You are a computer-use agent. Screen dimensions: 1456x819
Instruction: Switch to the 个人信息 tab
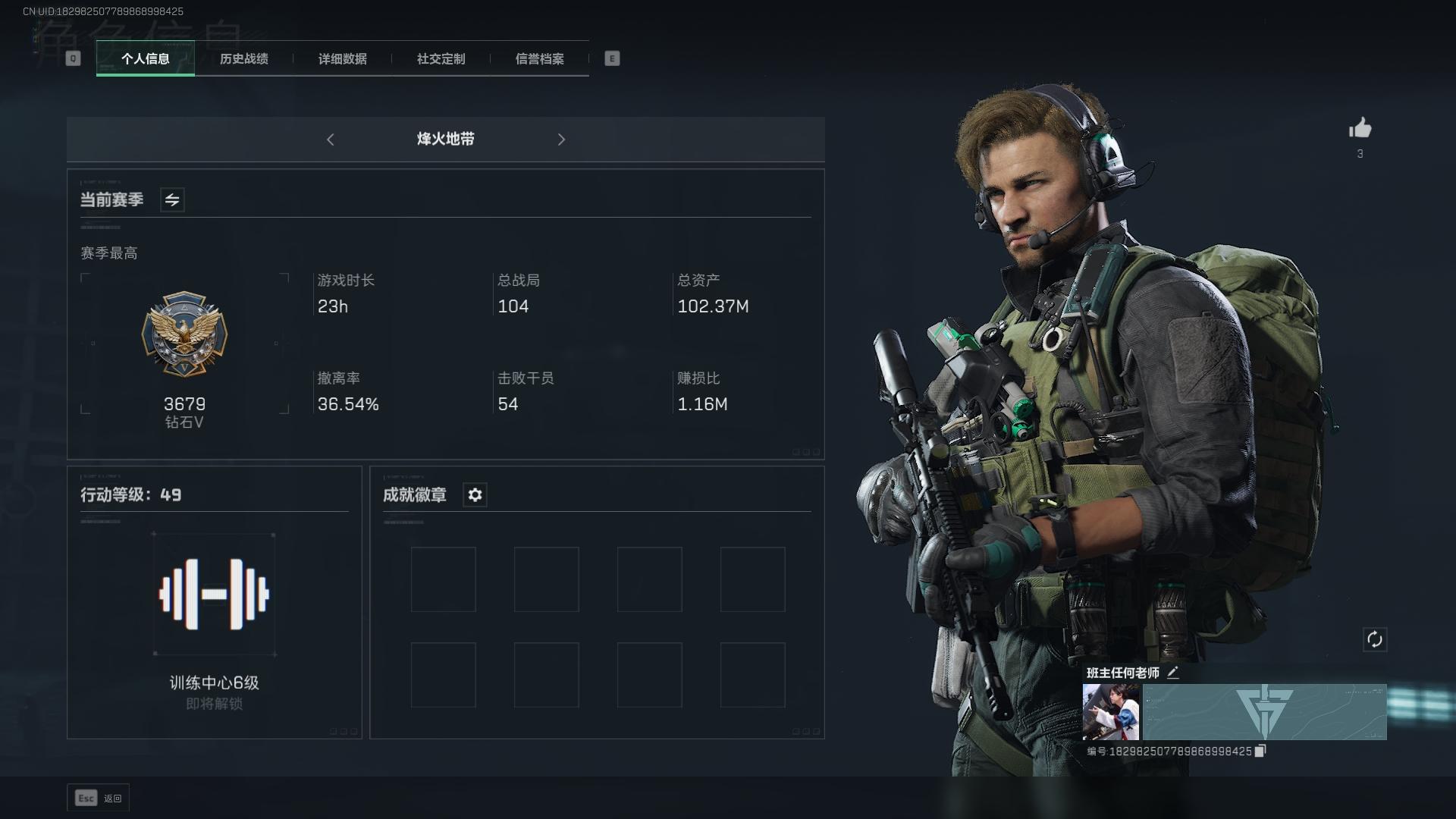[x=145, y=58]
